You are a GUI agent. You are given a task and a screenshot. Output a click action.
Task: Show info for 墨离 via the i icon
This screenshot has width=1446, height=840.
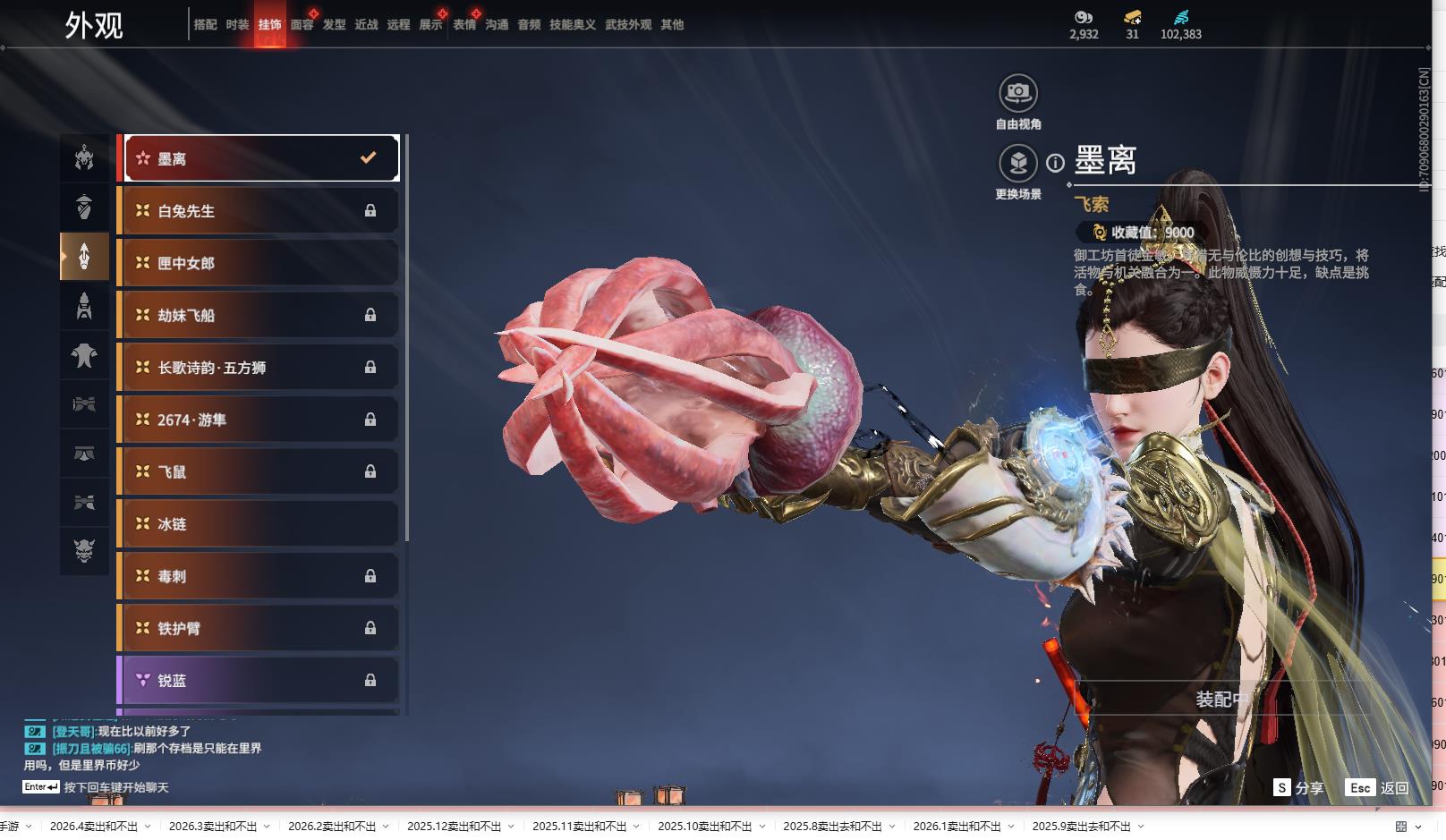coord(1056,163)
